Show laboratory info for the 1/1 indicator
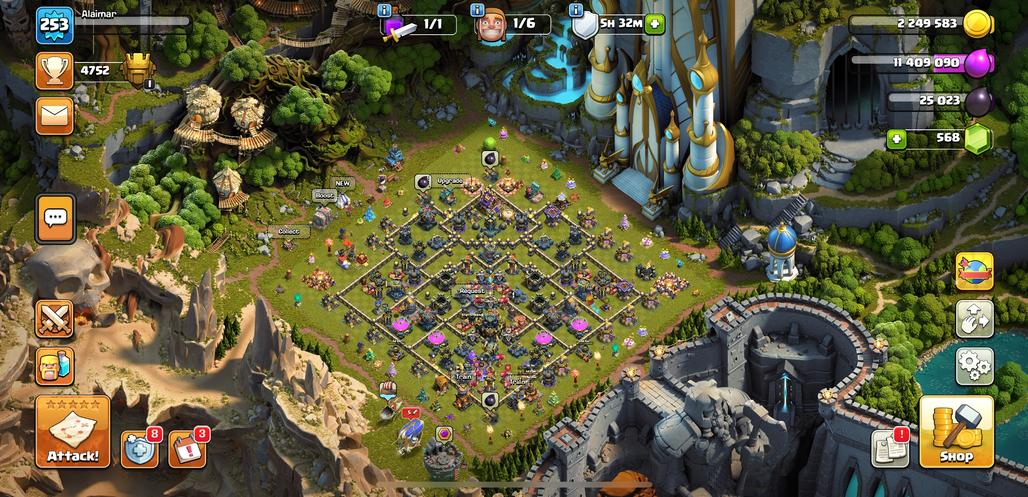 pyautogui.click(x=384, y=10)
